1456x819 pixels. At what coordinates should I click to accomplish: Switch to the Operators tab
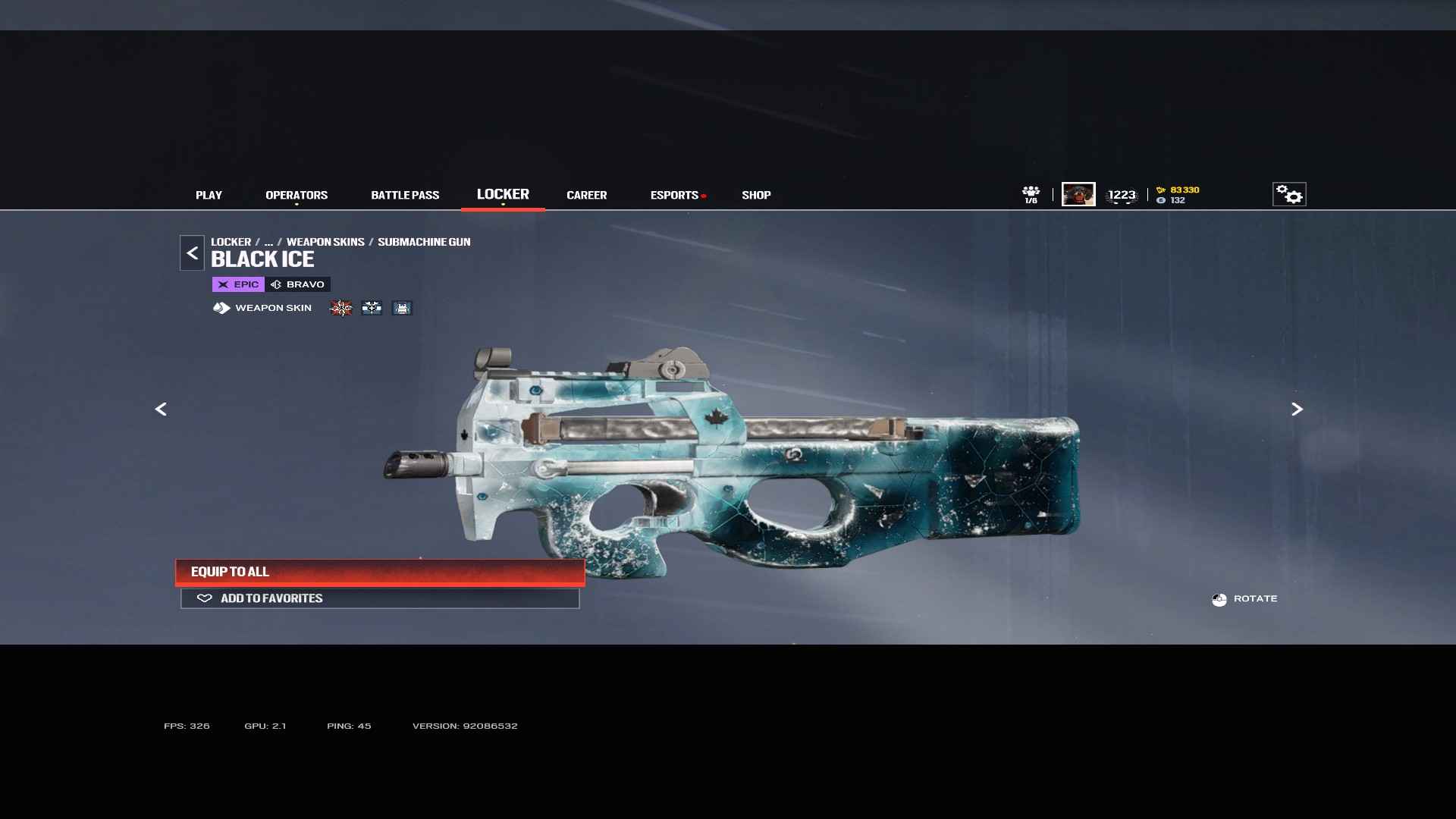(x=297, y=195)
